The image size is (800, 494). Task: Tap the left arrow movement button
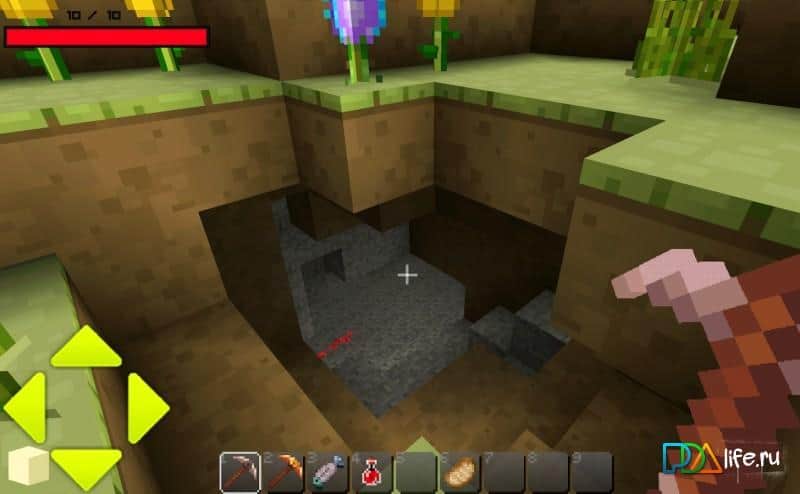[26, 407]
